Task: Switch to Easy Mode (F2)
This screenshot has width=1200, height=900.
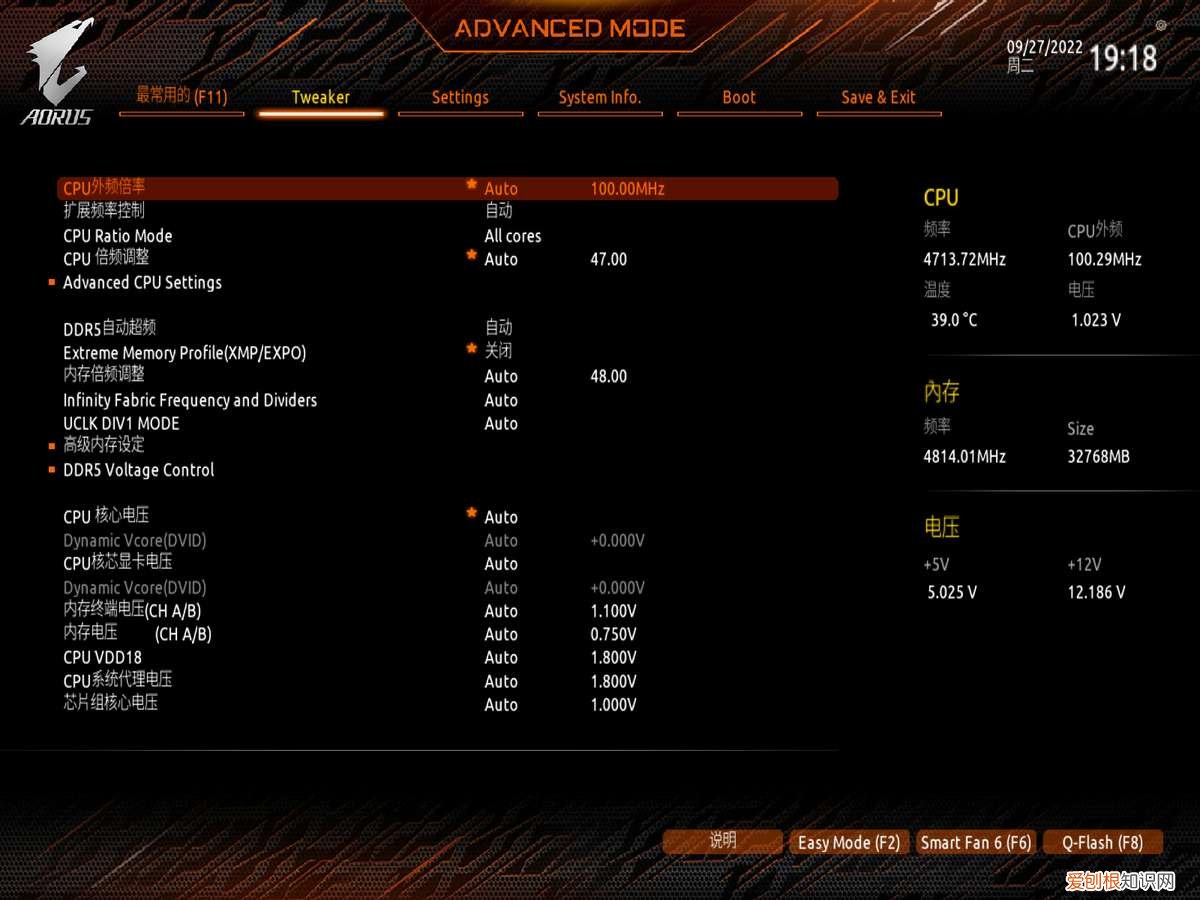Action: pos(849,843)
